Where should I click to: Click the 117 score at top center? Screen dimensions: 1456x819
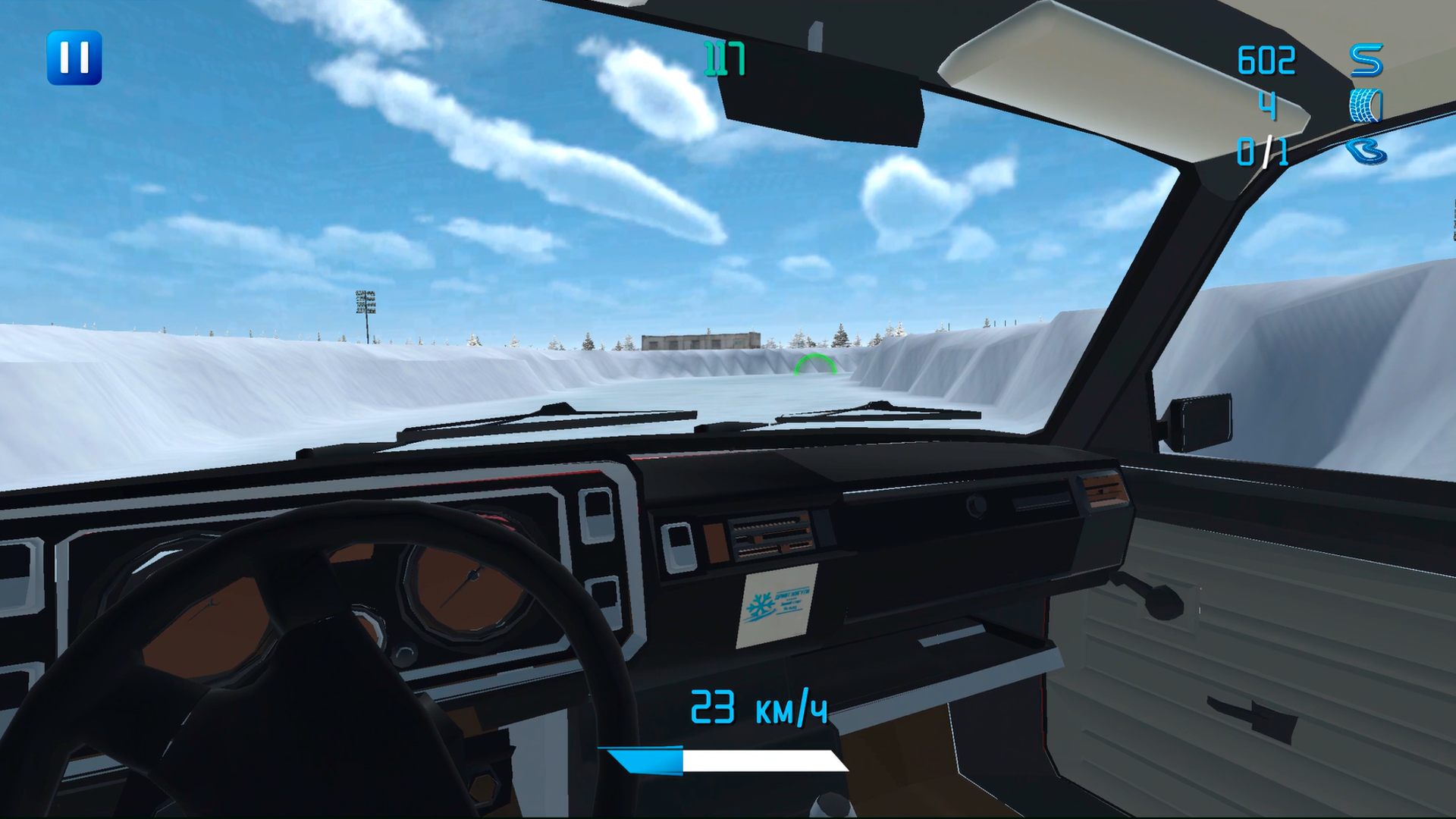click(x=724, y=57)
